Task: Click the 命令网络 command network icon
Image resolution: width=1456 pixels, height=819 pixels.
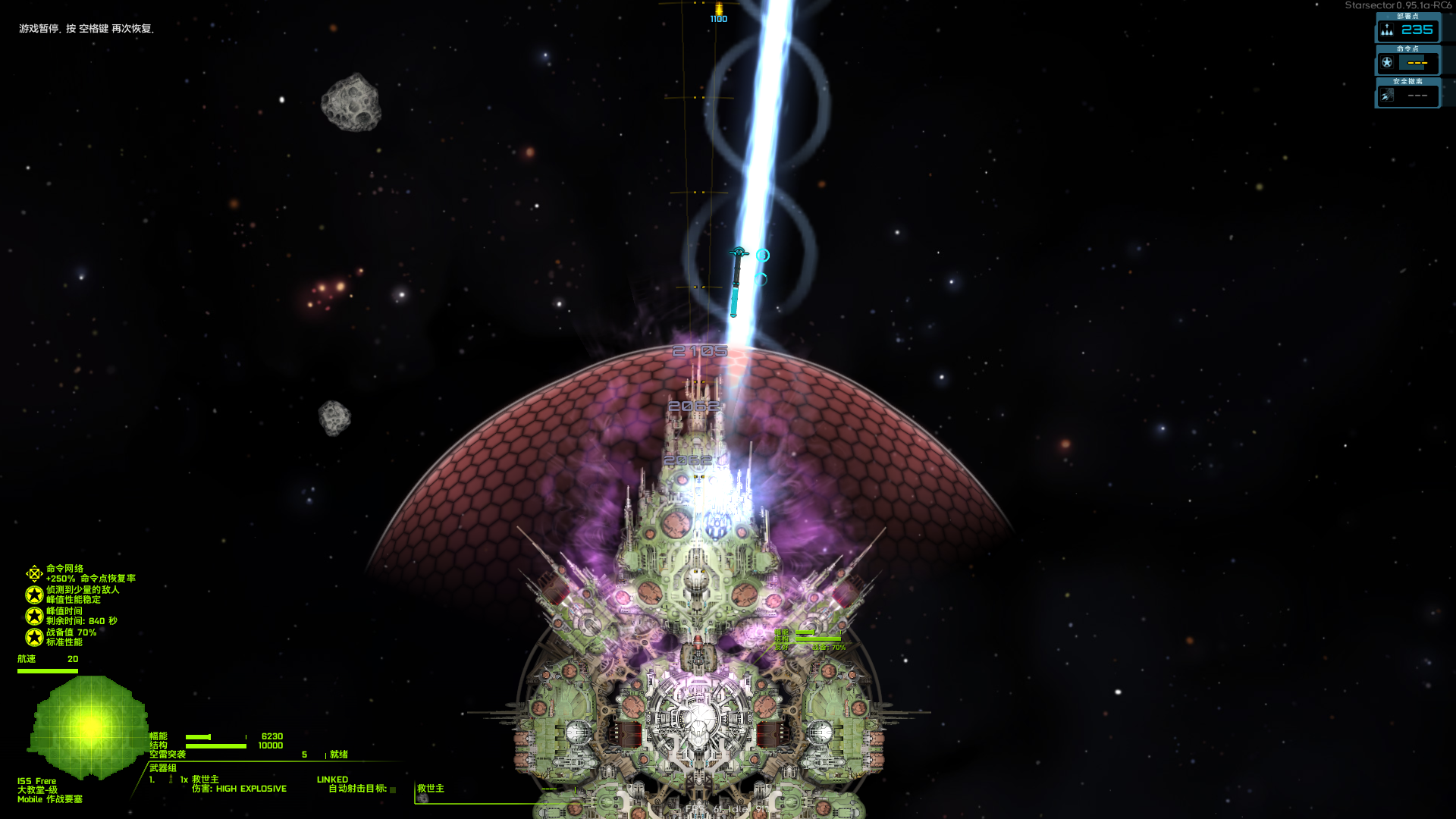Action: pyautogui.click(x=33, y=573)
